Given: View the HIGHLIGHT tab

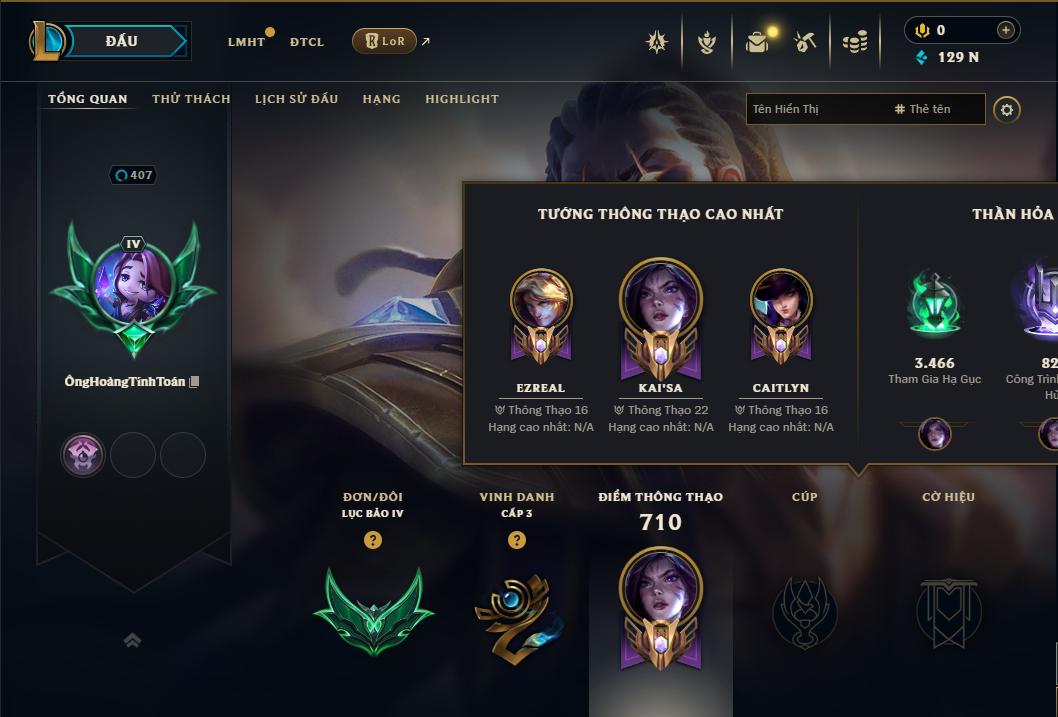Looking at the screenshot, I should (461, 99).
